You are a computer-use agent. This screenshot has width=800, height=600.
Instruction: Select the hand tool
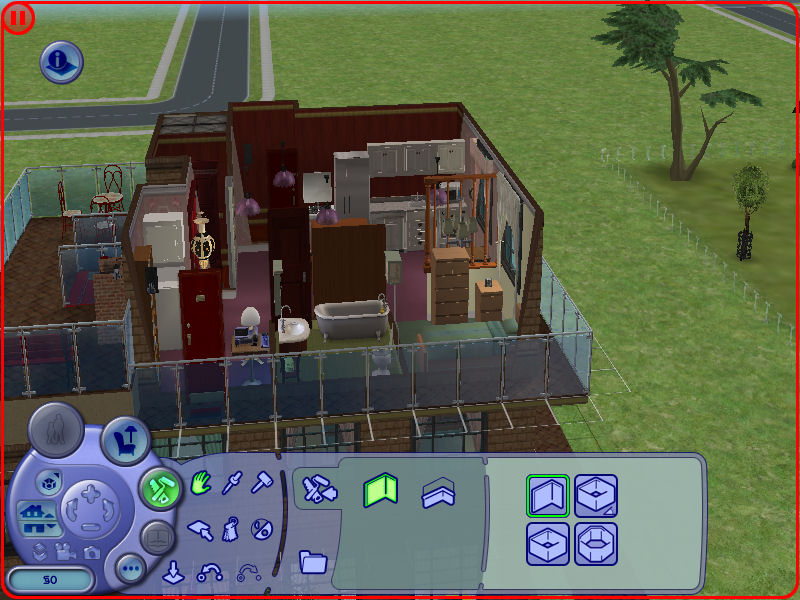[x=201, y=486]
